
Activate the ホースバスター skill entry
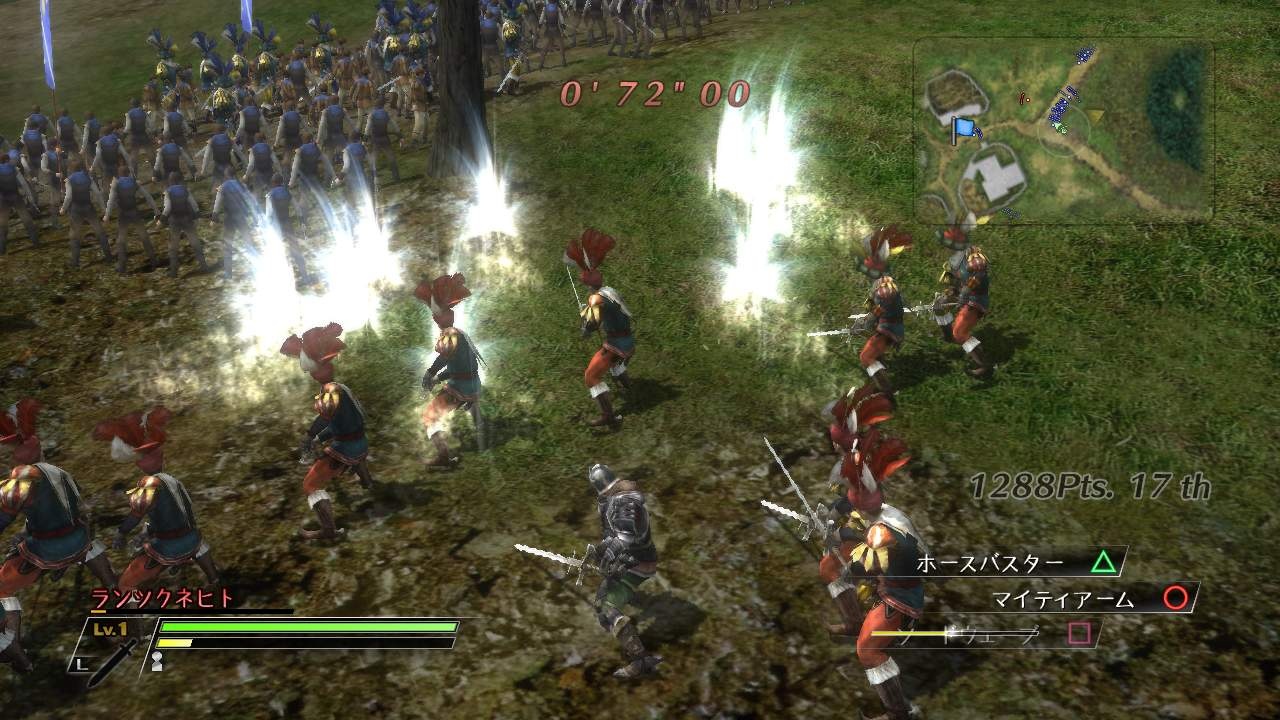[990, 561]
